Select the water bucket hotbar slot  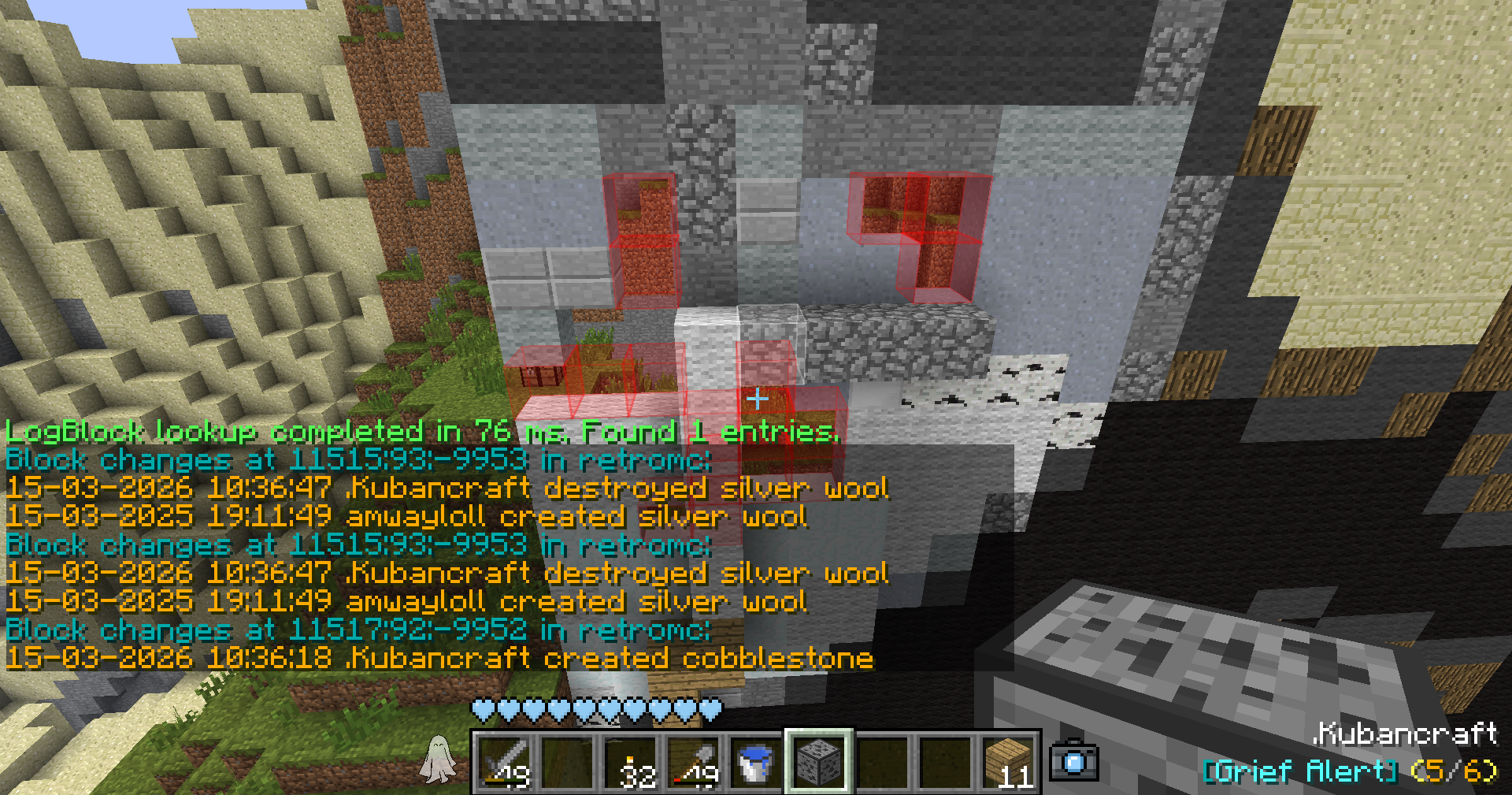[756, 763]
